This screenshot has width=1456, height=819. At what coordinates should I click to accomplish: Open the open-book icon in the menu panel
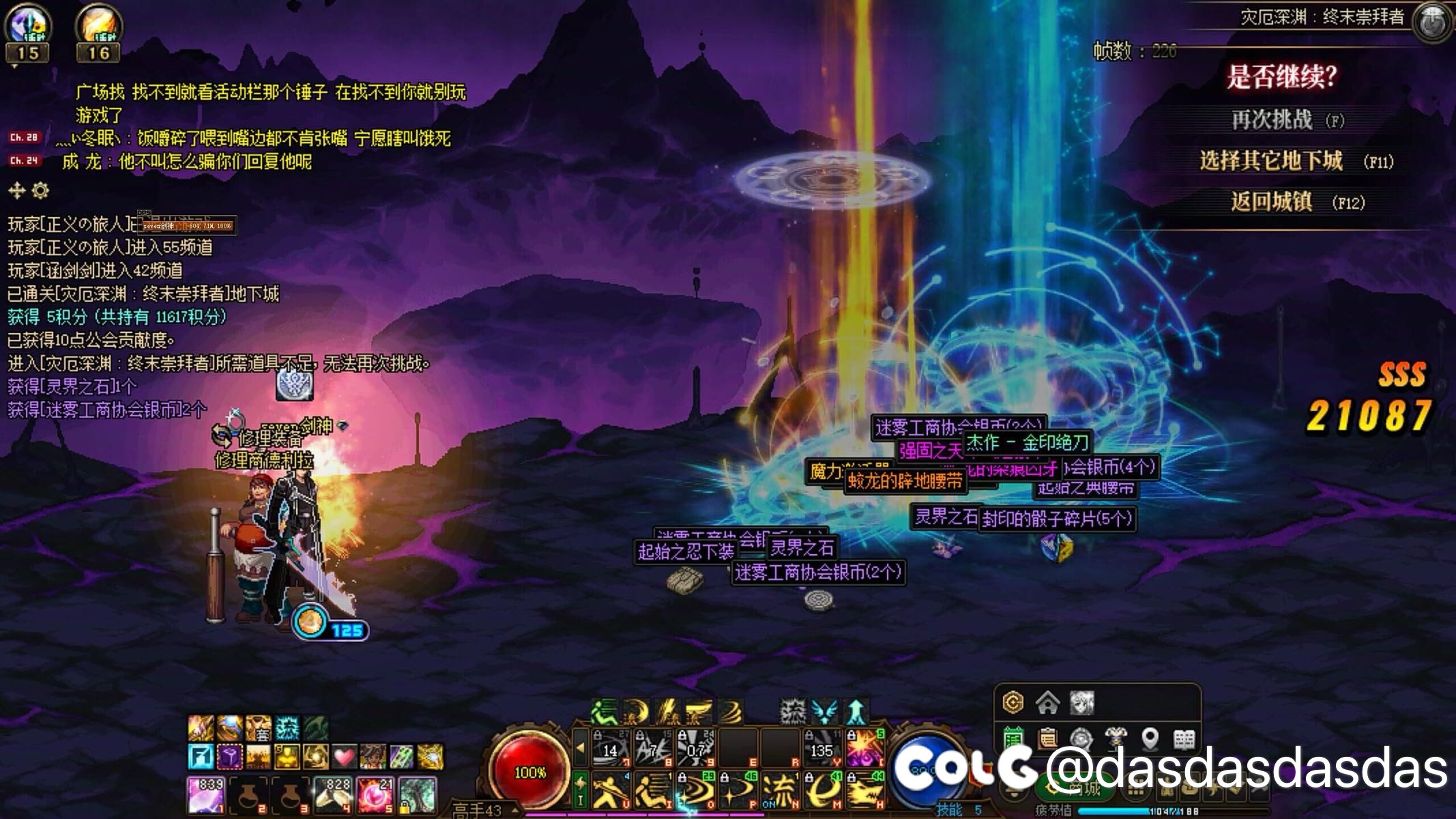click(1184, 738)
